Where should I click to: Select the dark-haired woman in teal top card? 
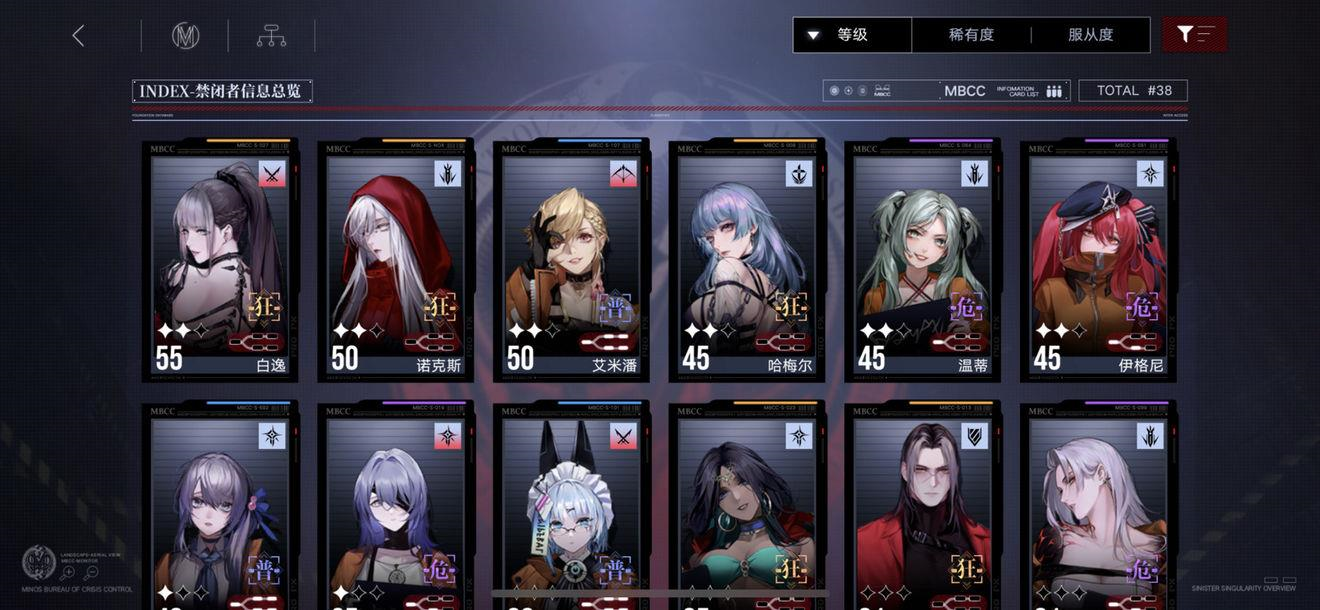(747, 510)
